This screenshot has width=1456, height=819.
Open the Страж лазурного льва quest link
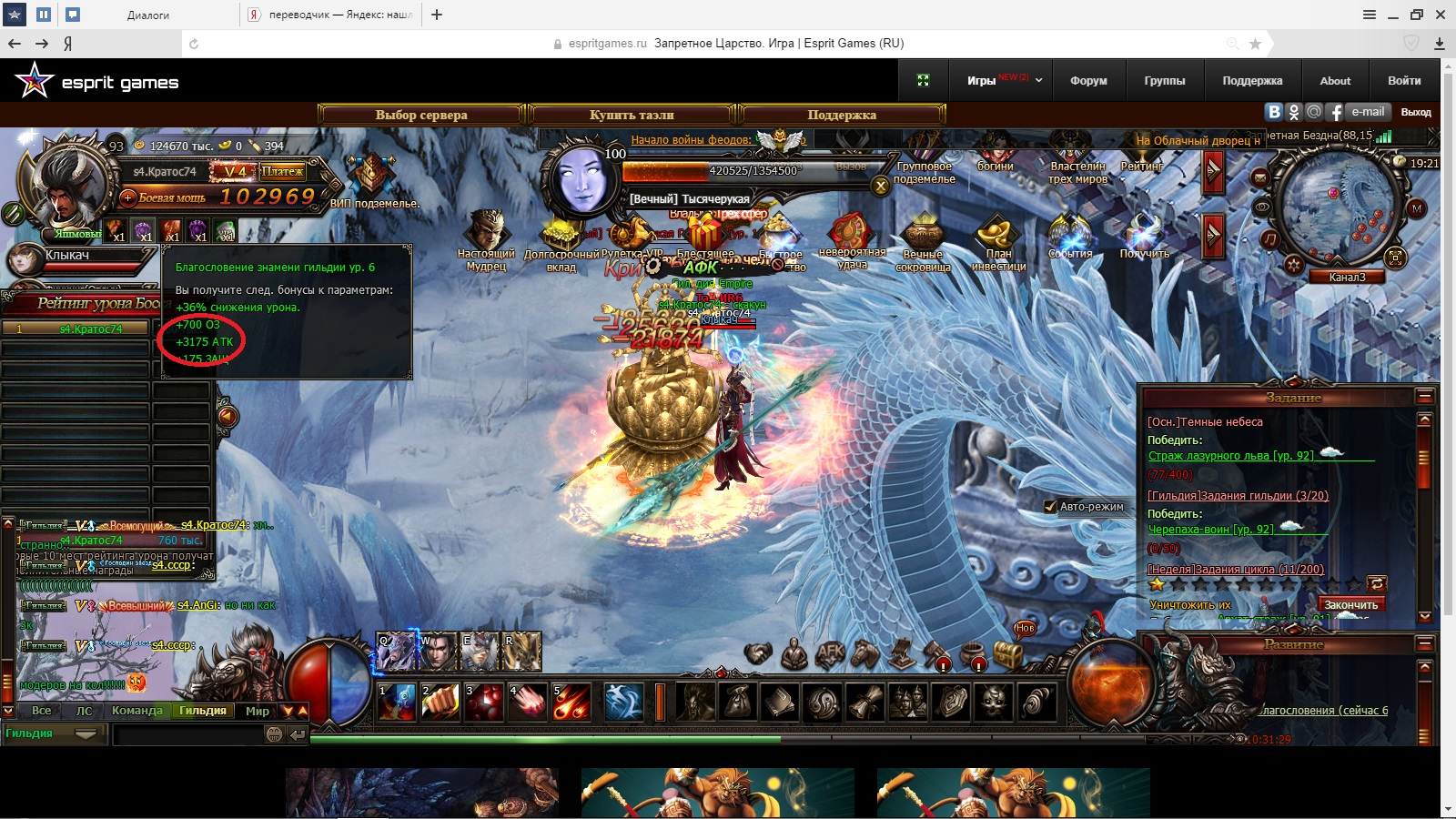1230,456
